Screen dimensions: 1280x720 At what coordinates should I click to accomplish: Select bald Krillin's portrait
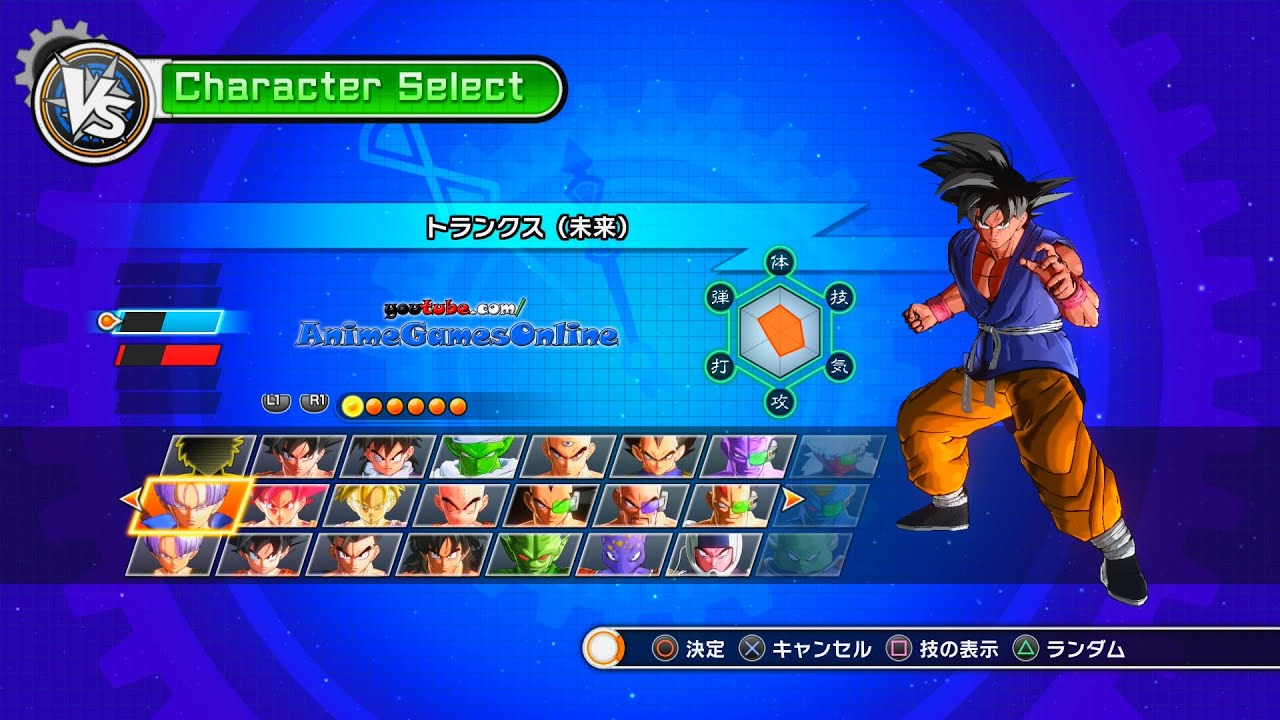click(462, 505)
